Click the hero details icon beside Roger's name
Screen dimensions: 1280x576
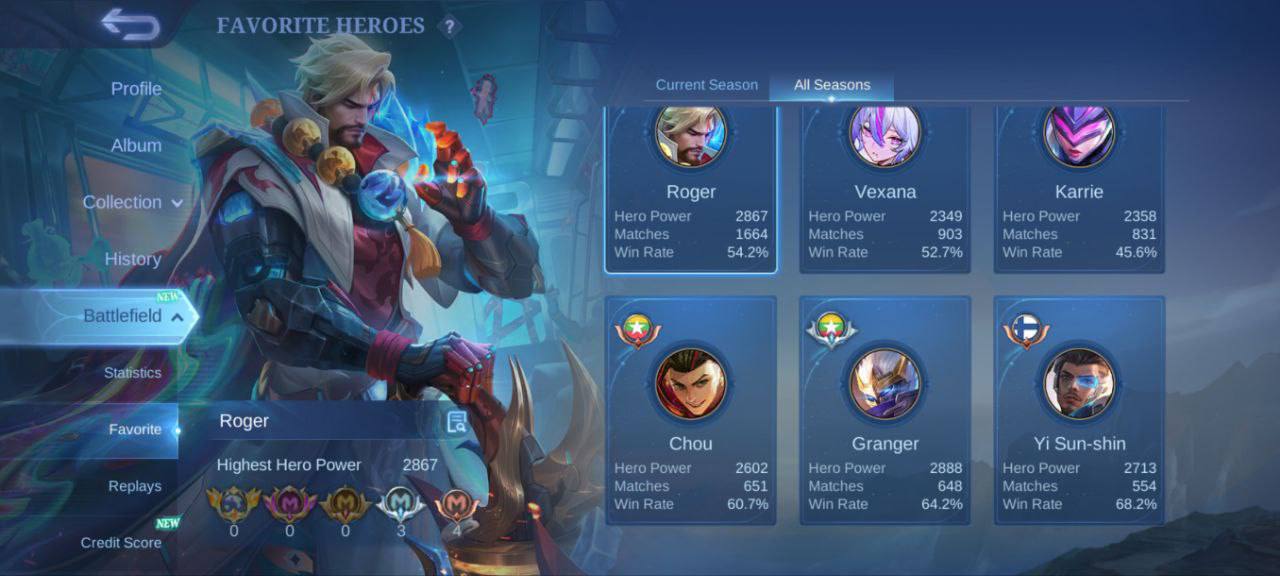click(x=457, y=422)
